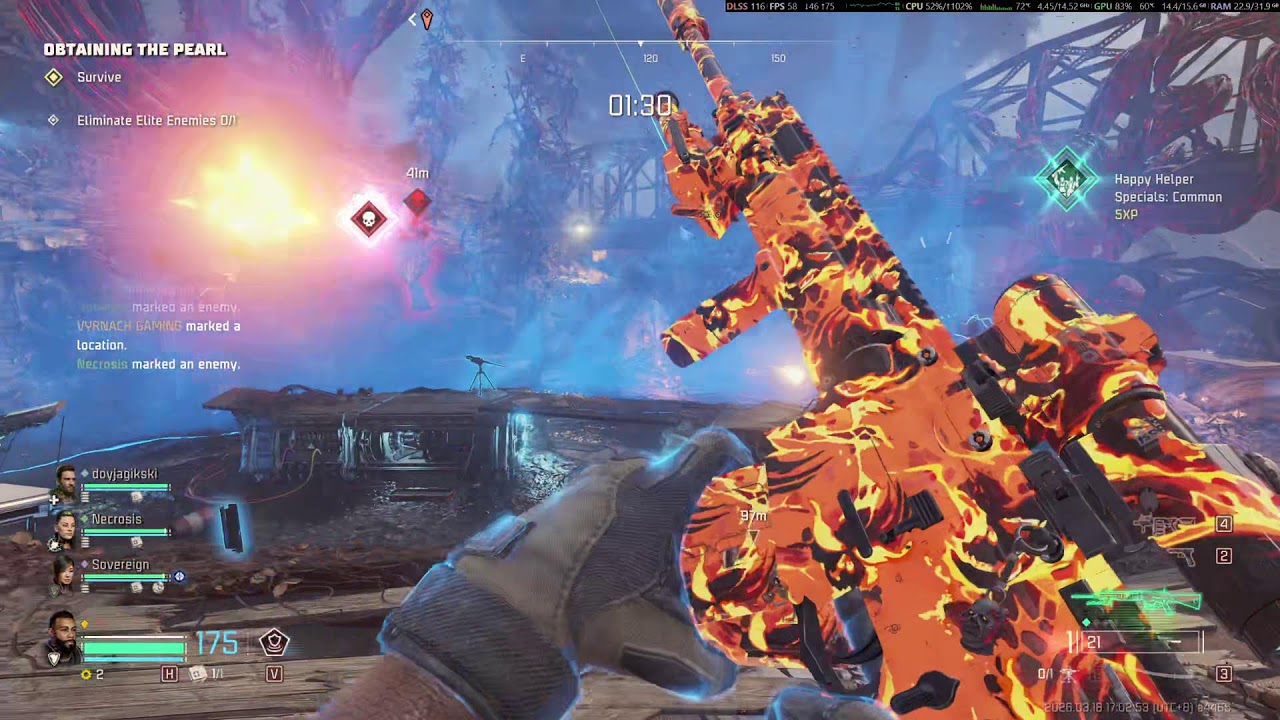Click the orange pin marker on compass
The height and width of the screenshot is (720, 1280).
pos(427,18)
